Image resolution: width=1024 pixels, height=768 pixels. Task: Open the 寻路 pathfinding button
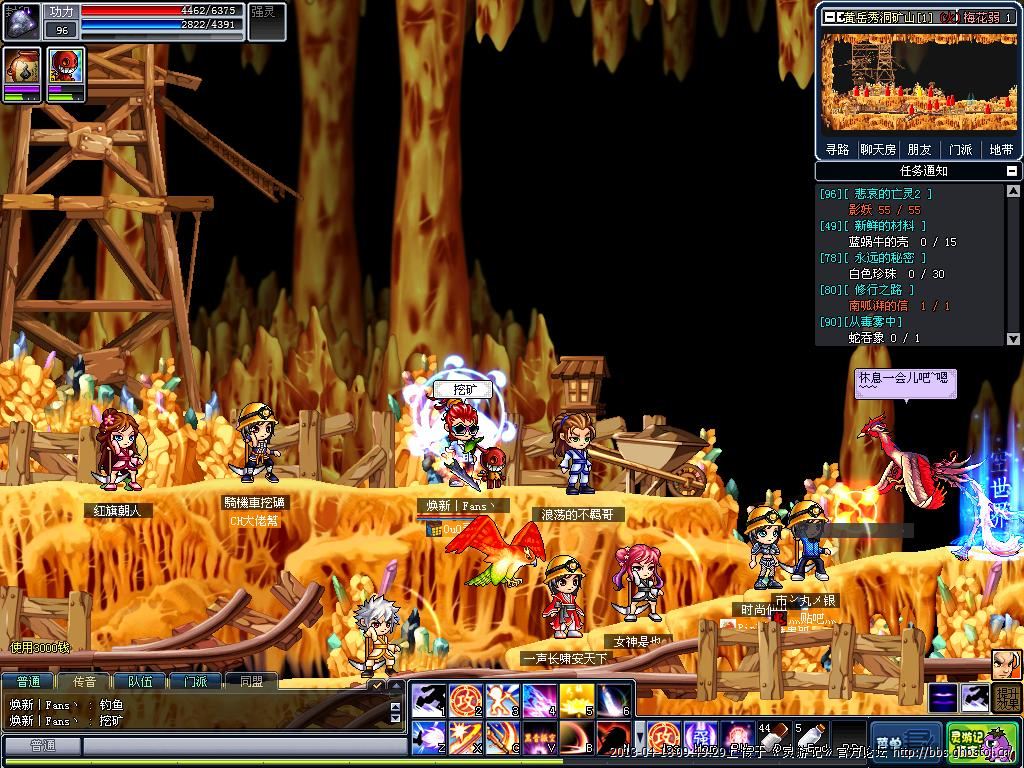click(837, 150)
